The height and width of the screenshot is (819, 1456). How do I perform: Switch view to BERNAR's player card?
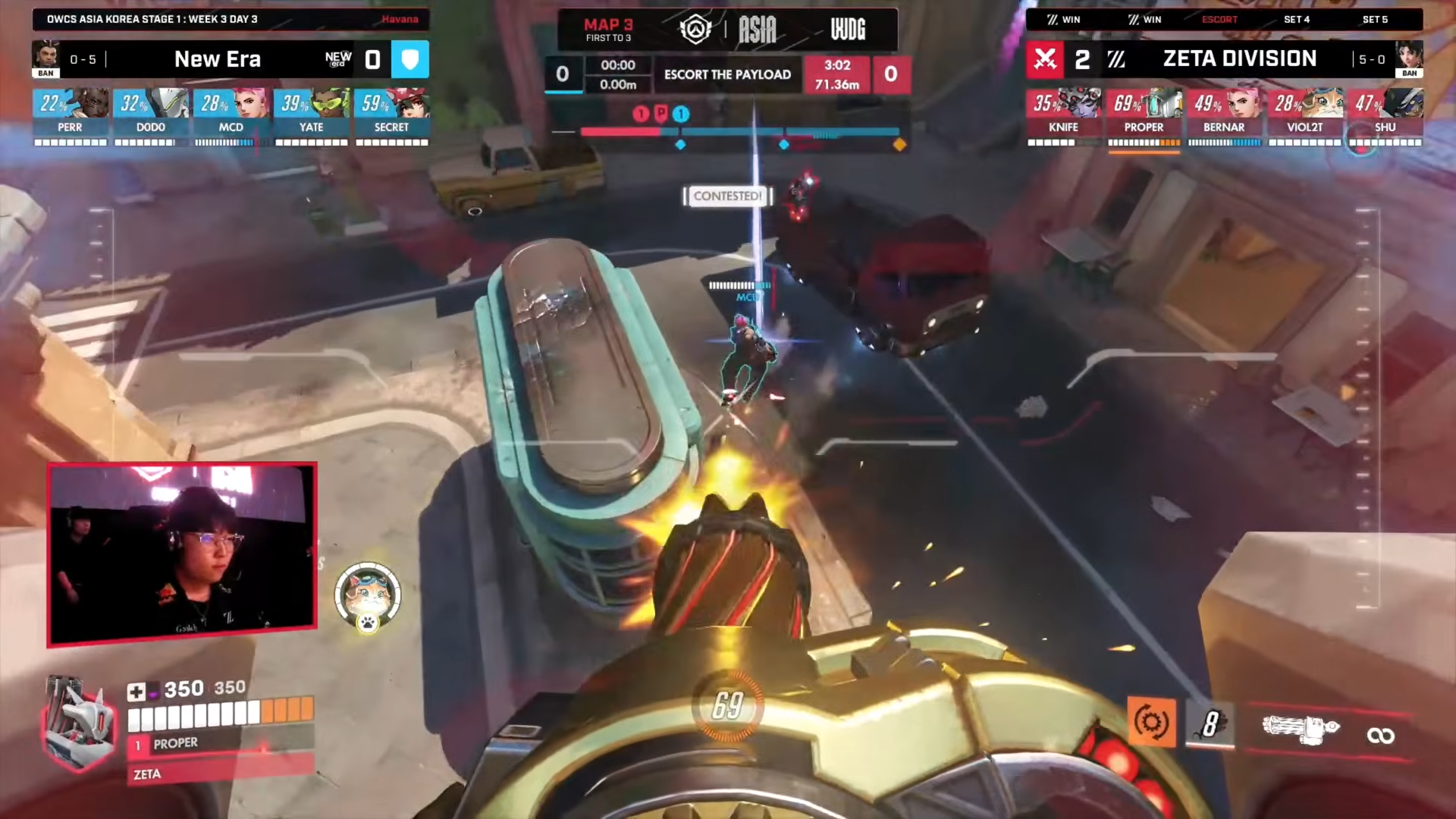(1224, 116)
